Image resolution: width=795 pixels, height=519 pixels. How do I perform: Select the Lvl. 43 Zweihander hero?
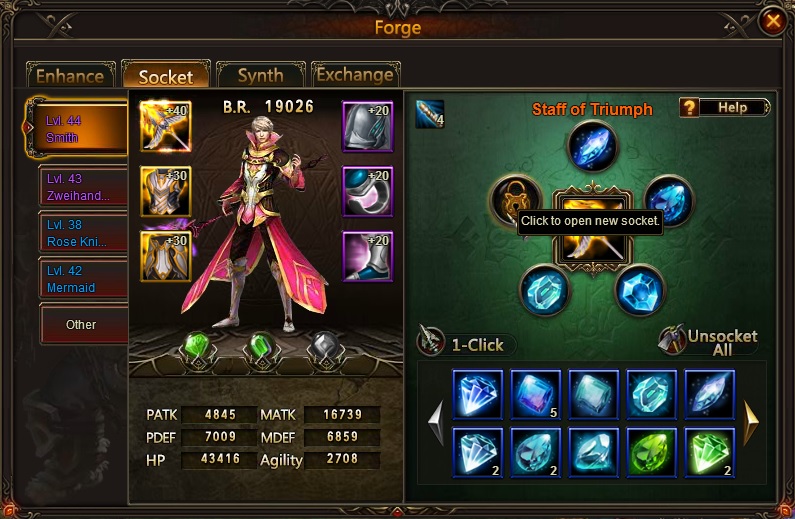[x=84, y=187]
